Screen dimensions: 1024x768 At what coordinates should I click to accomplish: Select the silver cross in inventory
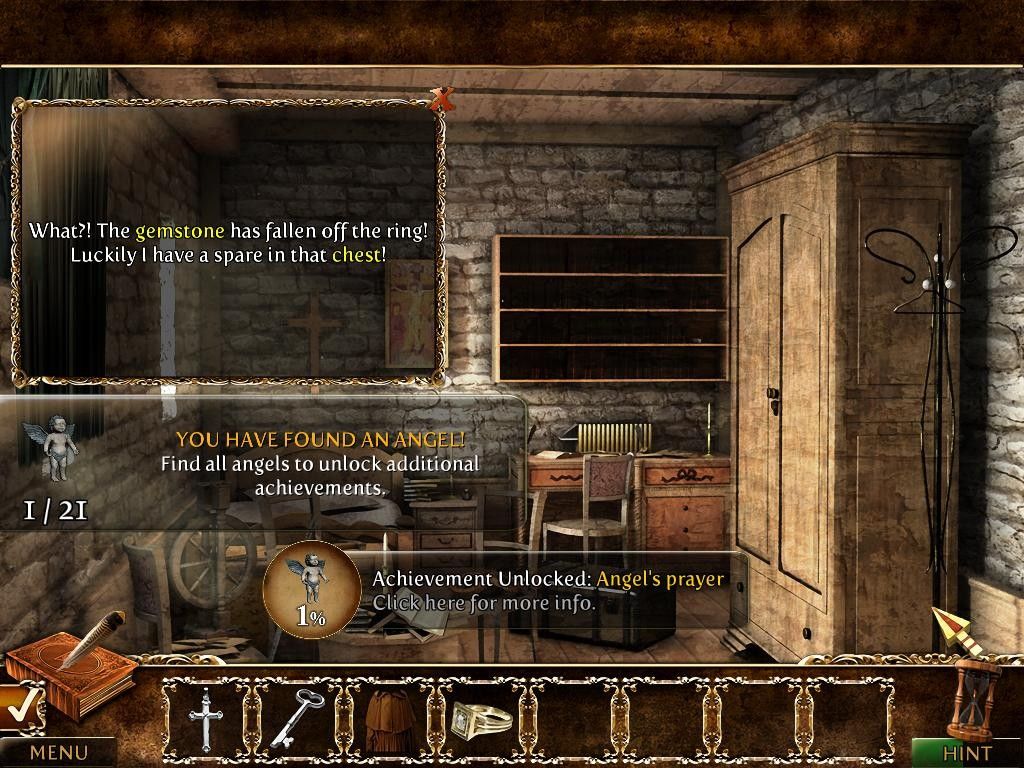click(x=207, y=718)
